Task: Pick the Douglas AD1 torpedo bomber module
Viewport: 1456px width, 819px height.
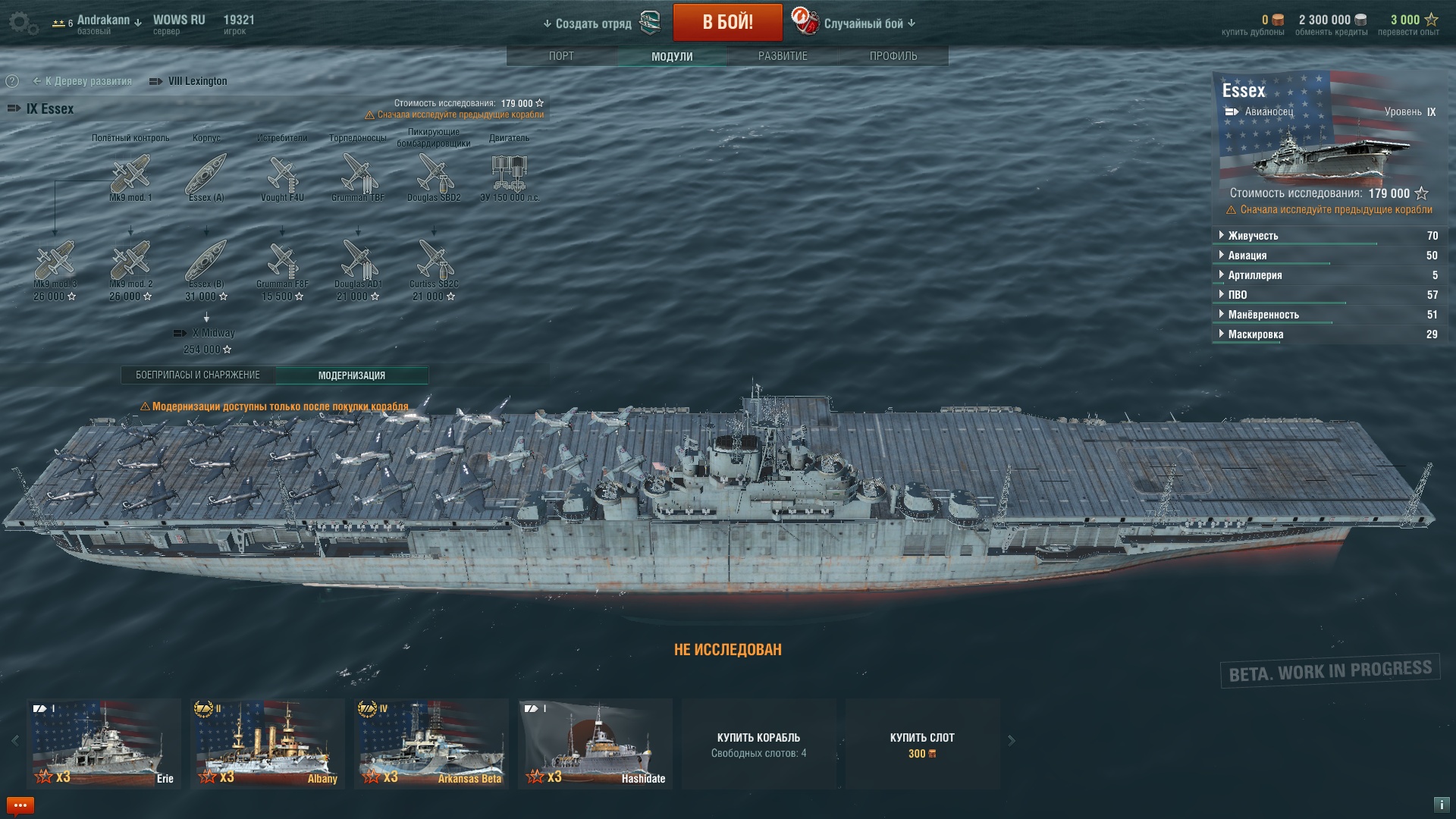Action: coord(358,261)
